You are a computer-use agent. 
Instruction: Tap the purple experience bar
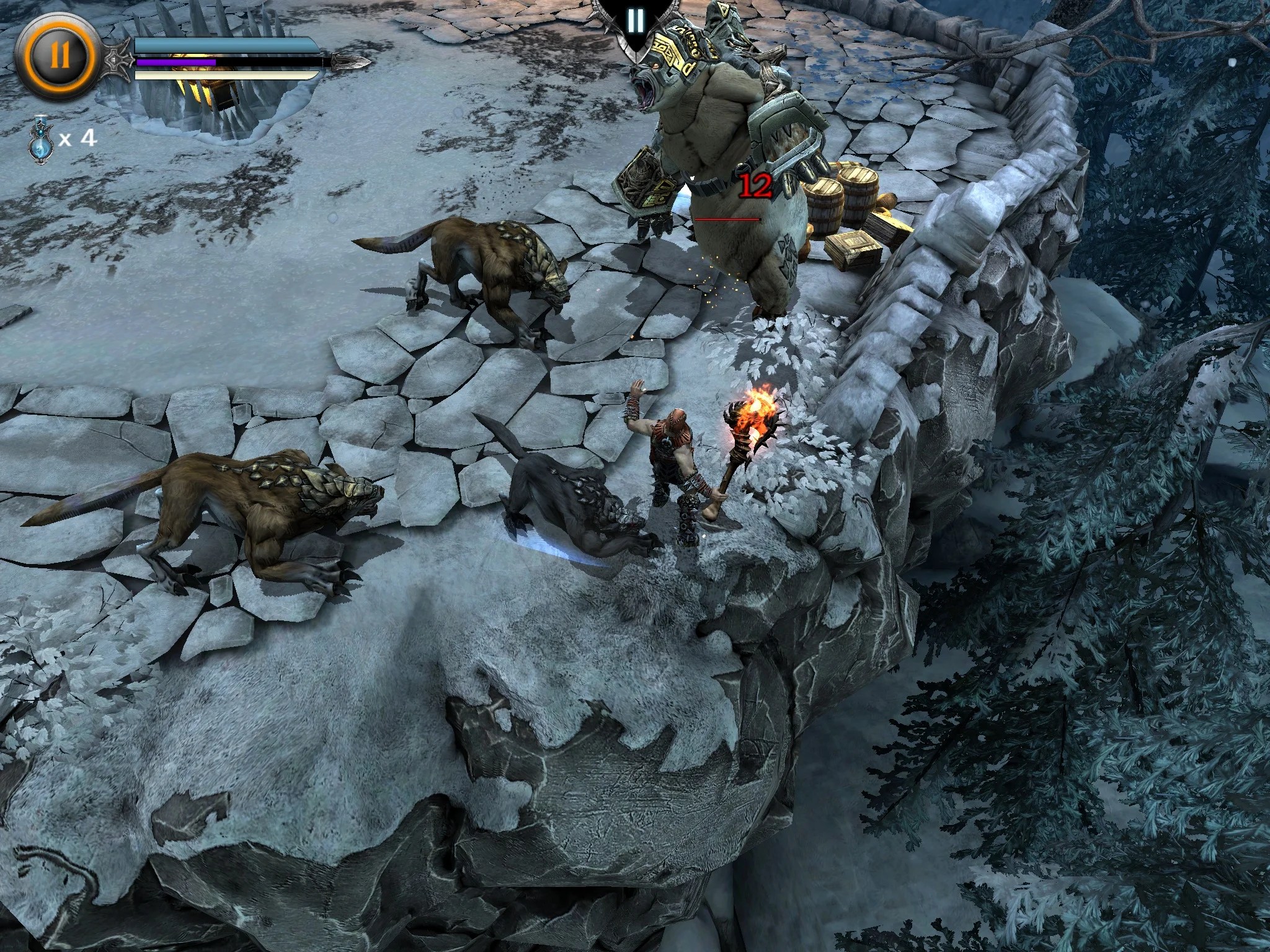click(x=177, y=62)
